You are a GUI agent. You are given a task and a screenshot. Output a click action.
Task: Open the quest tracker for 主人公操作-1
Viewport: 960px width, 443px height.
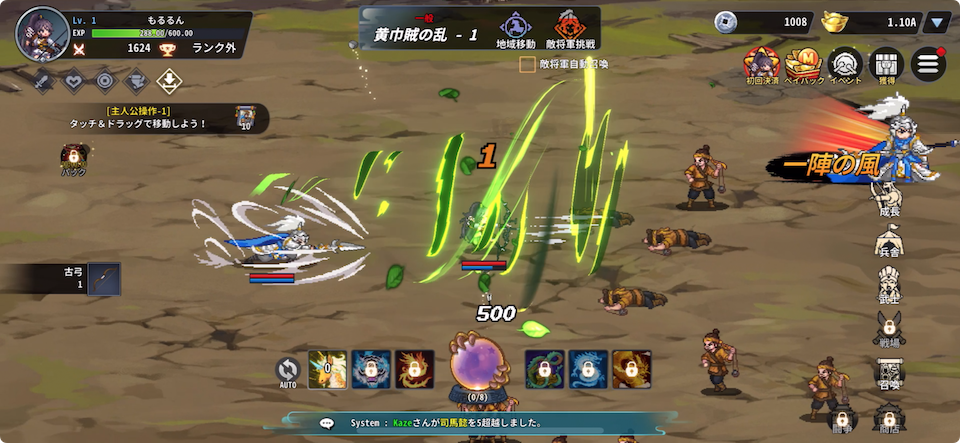point(140,118)
